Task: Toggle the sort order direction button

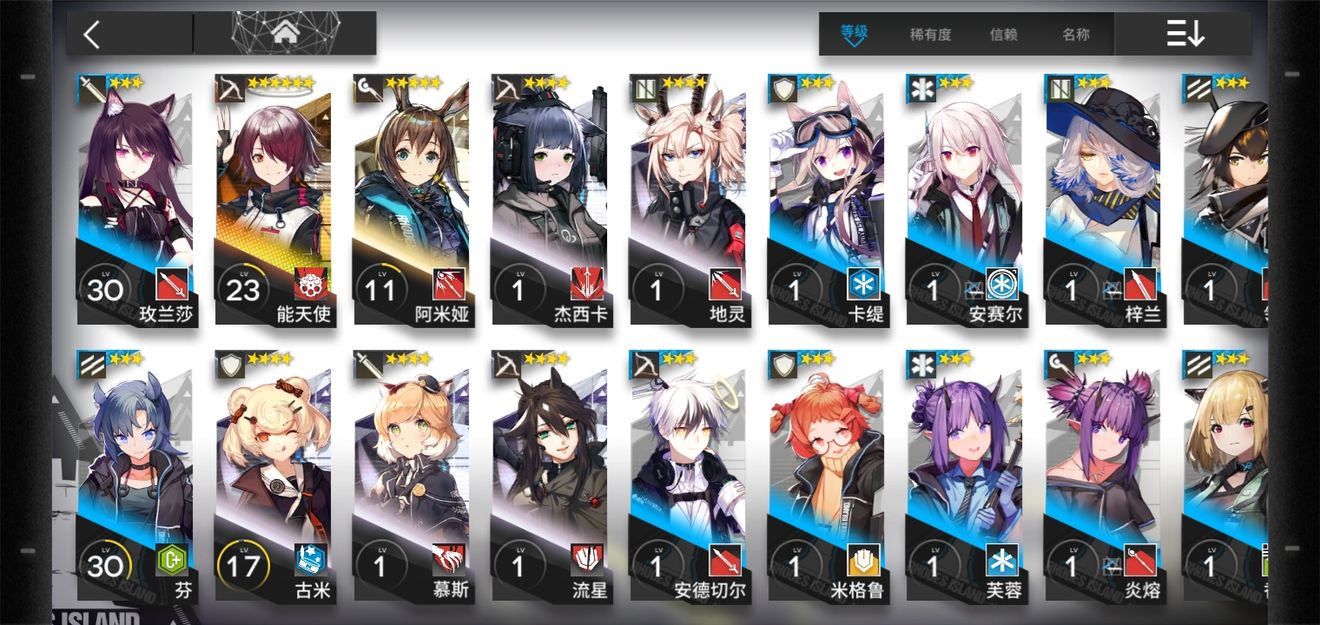Action: (x=1186, y=34)
